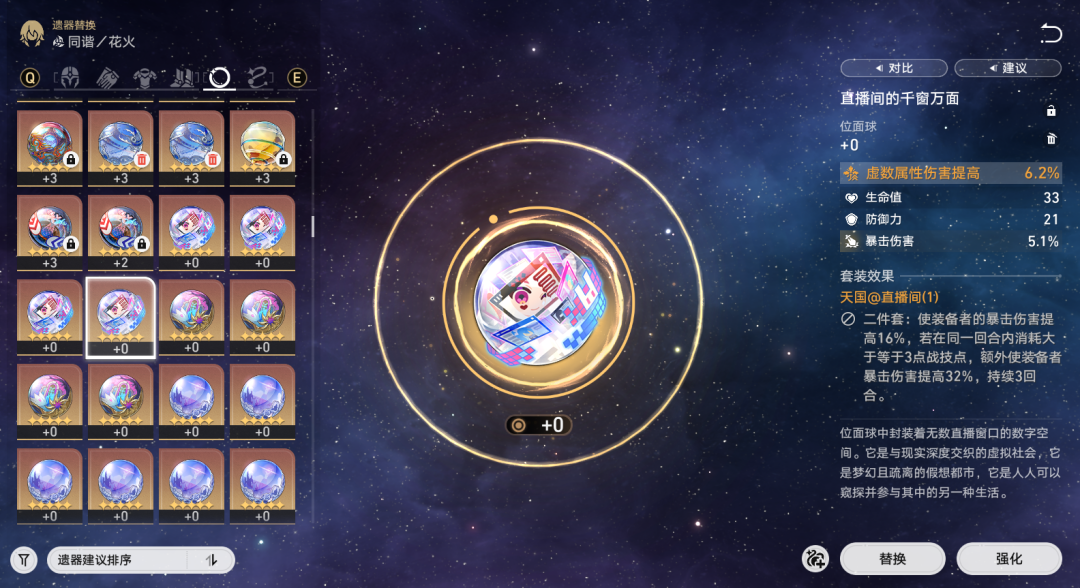
Task: Switch to the boots relic tab
Action: (x=183, y=78)
